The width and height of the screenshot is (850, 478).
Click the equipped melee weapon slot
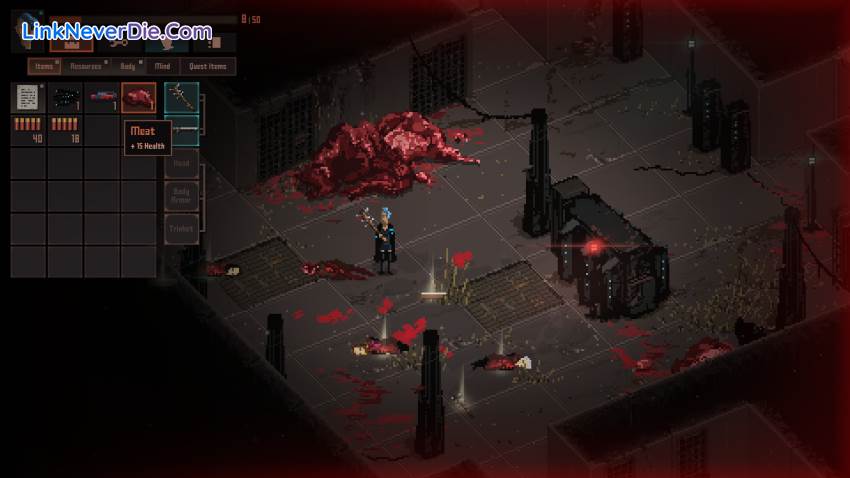point(181,98)
